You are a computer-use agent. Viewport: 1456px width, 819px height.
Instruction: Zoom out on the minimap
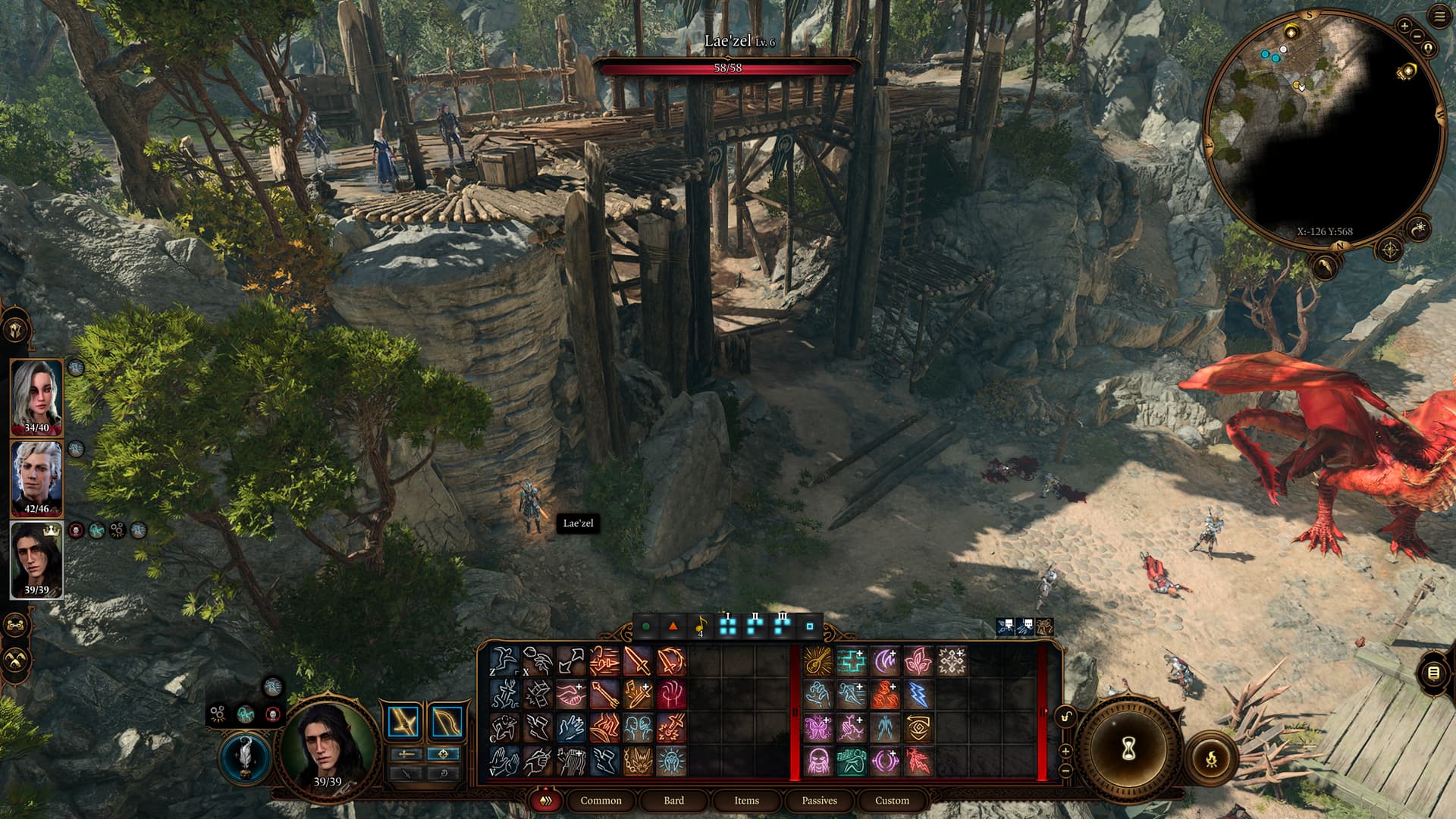coord(1417,36)
